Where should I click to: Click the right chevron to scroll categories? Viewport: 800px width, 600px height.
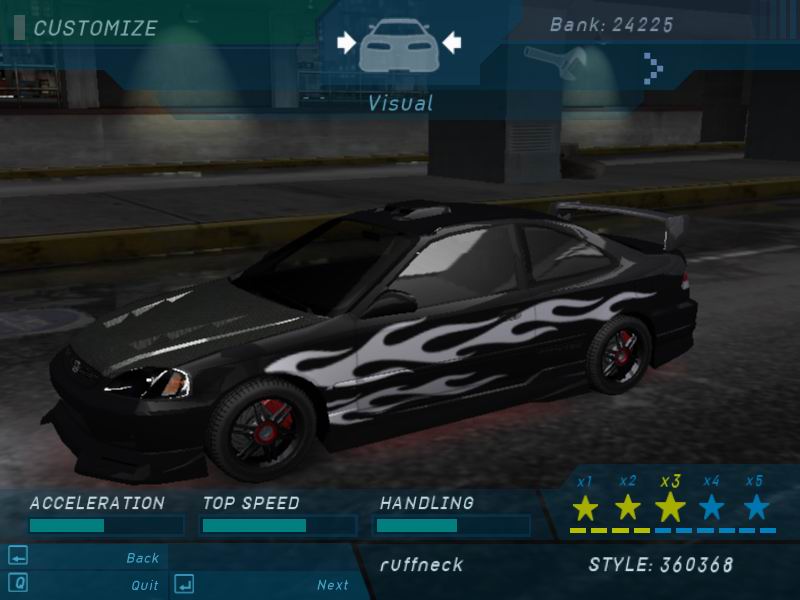coord(654,67)
